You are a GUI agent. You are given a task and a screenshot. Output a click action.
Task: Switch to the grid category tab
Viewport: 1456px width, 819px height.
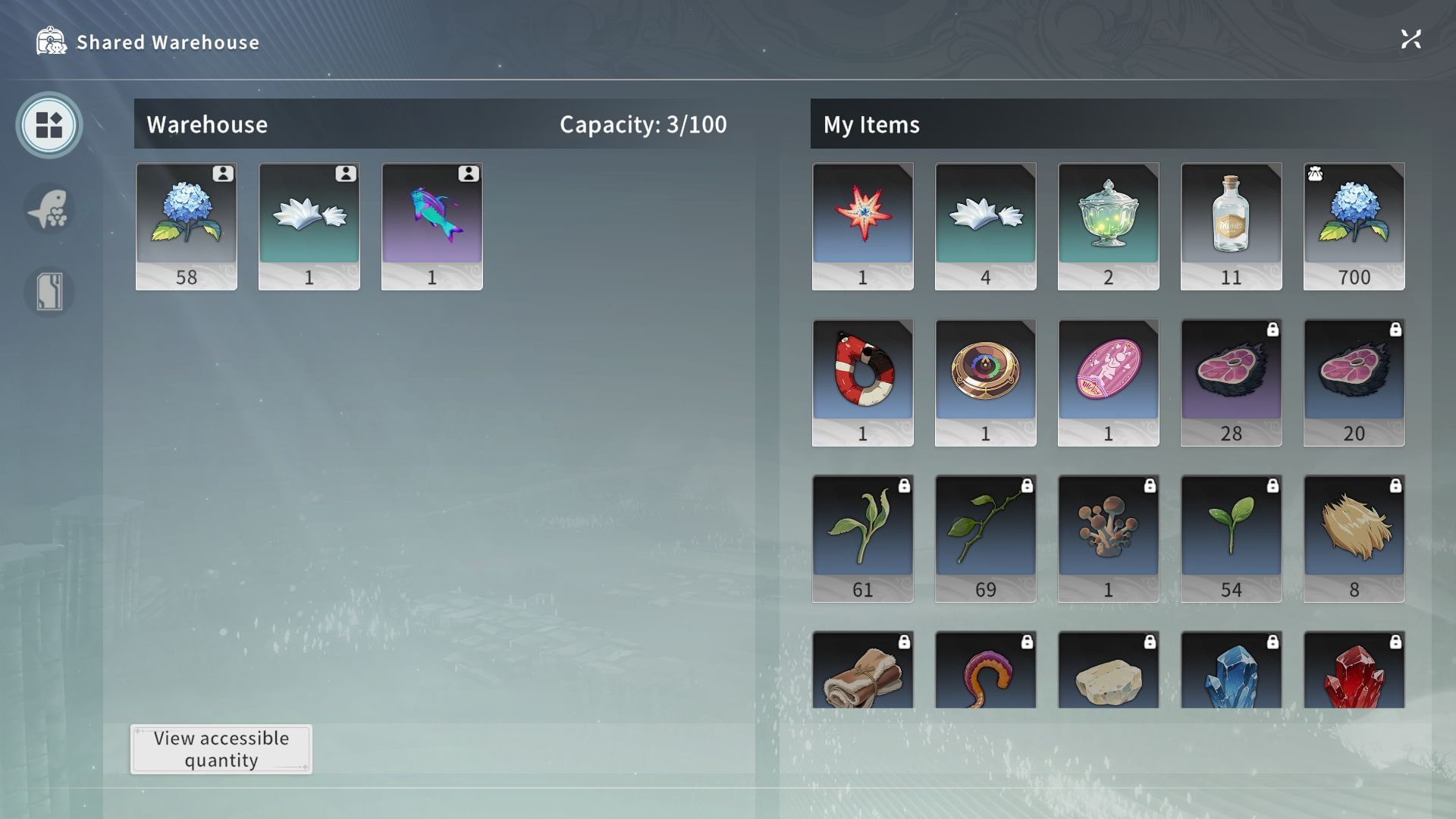(x=49, y=125)
